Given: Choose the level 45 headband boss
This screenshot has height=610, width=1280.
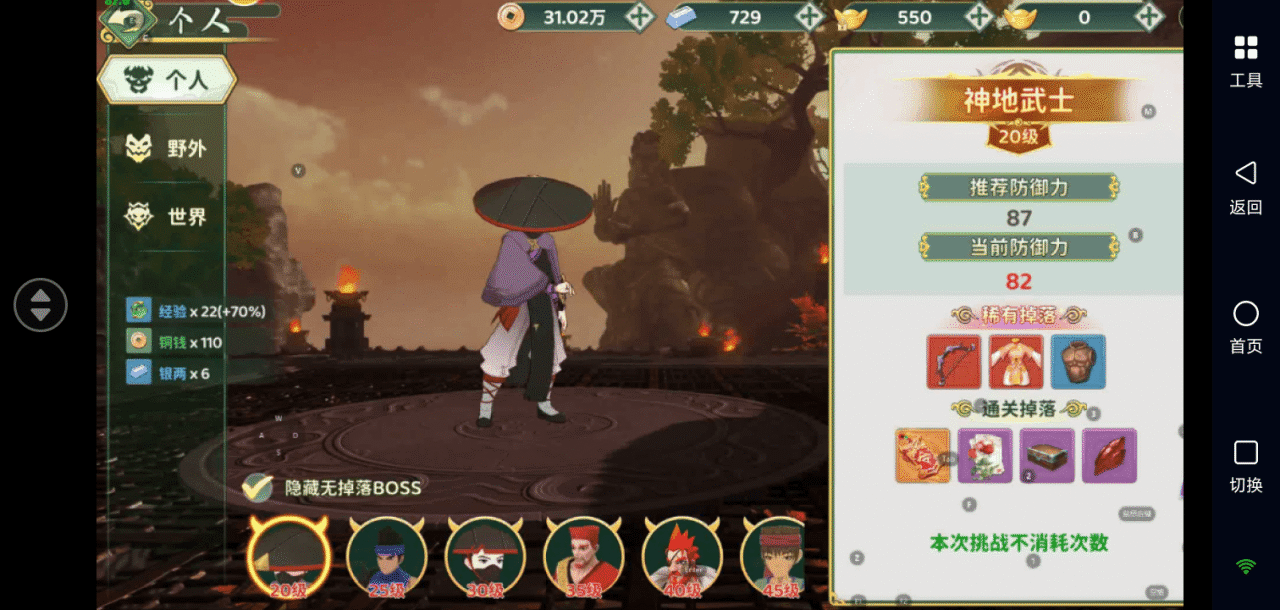Looking at the screenshot, I should pyautogui.click(x=777, y=557).
